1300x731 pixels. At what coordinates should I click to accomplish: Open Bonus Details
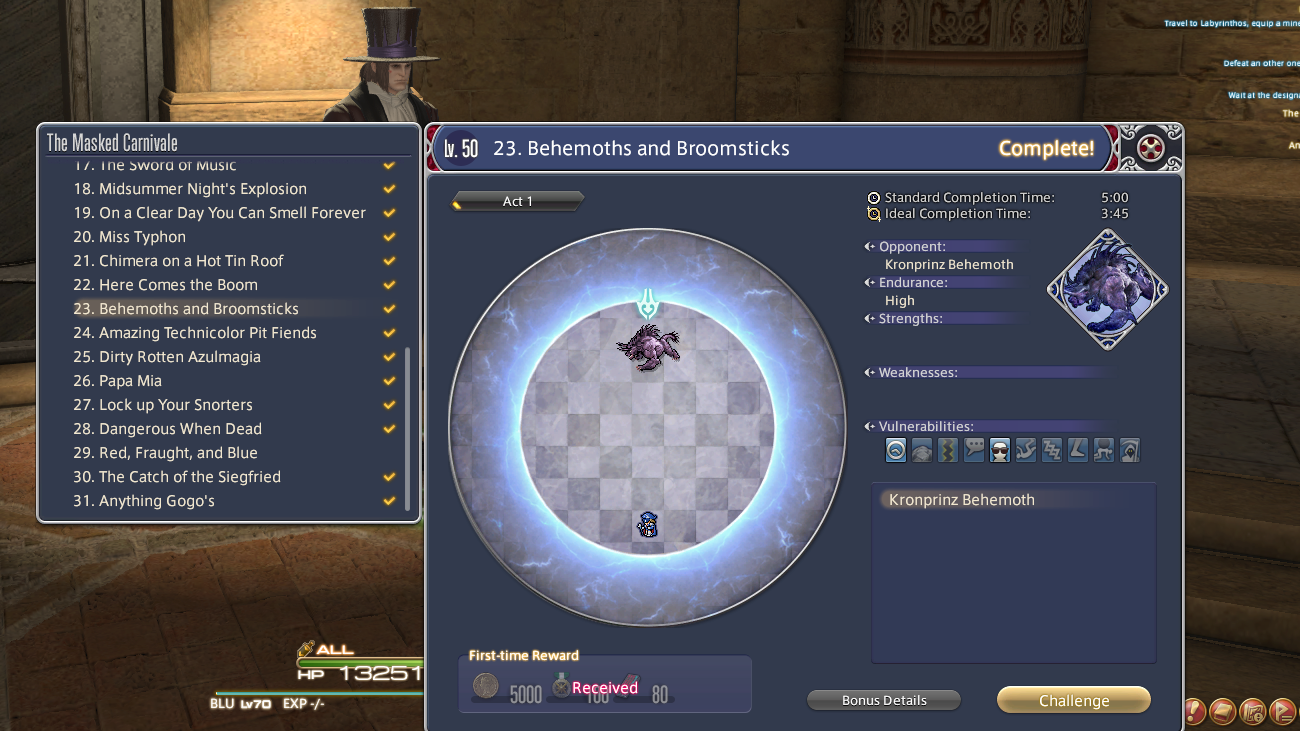[x=883, y=700]
